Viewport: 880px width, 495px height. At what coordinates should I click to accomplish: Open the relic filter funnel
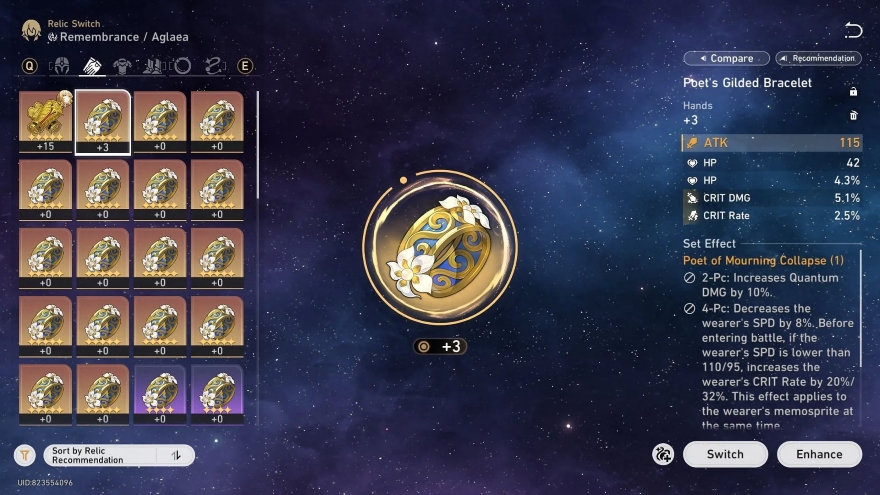point(25,455)
